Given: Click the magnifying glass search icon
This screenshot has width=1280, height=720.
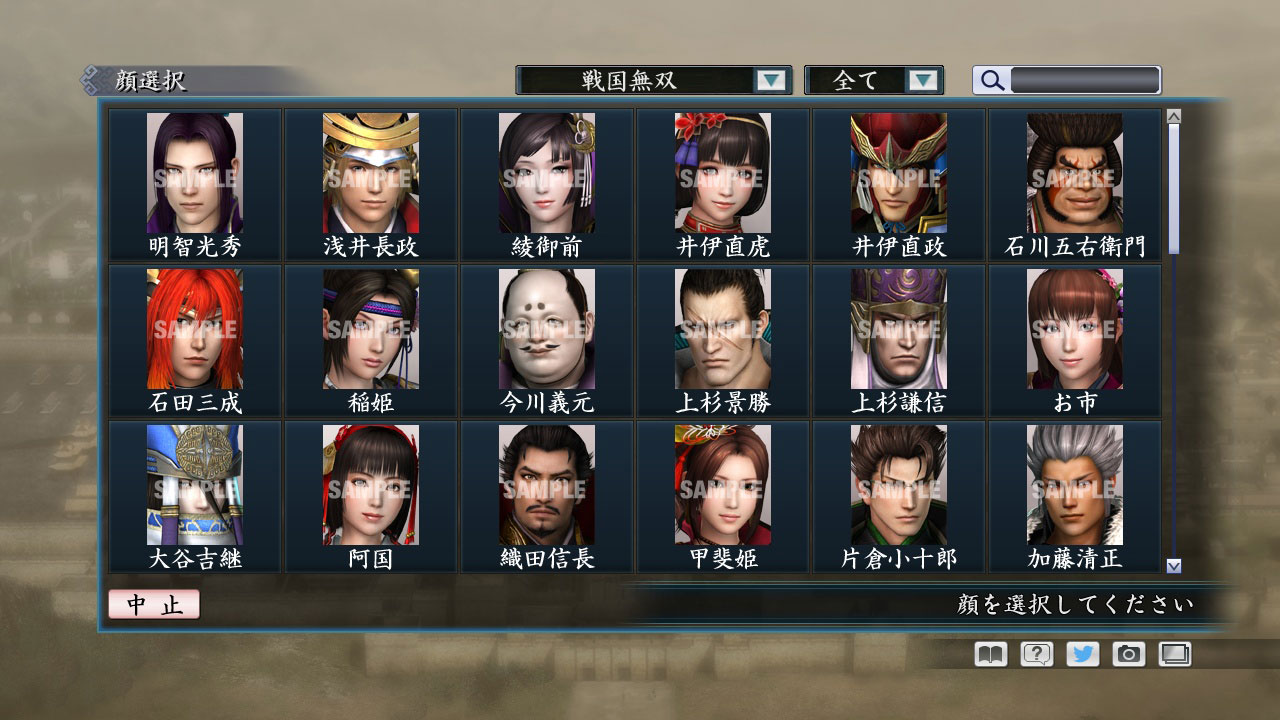Looking at the screenshot, I should pyautogui.click(x=990, y=80).
